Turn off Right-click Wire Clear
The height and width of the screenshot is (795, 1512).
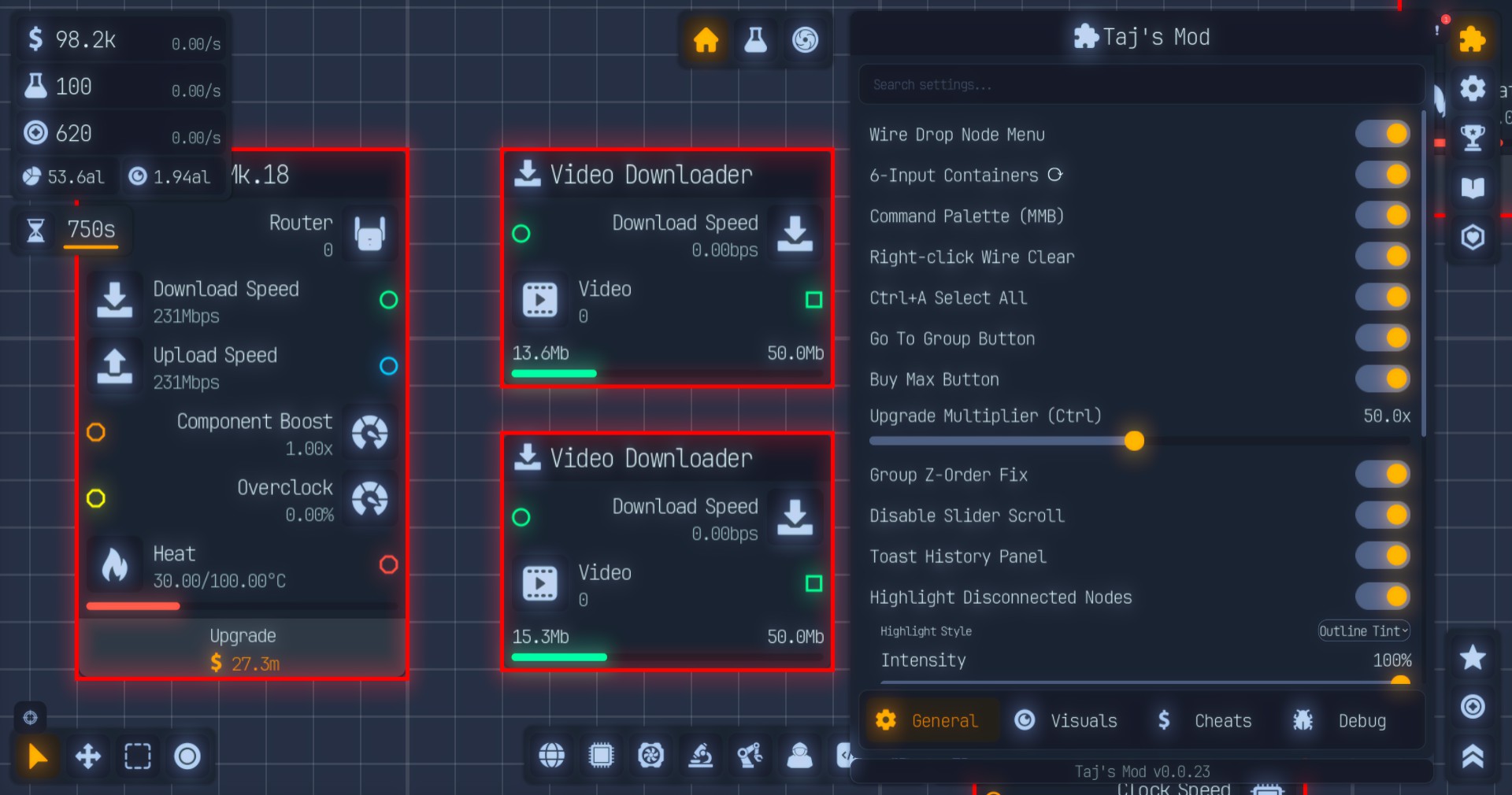click(x=1382, y=257)
